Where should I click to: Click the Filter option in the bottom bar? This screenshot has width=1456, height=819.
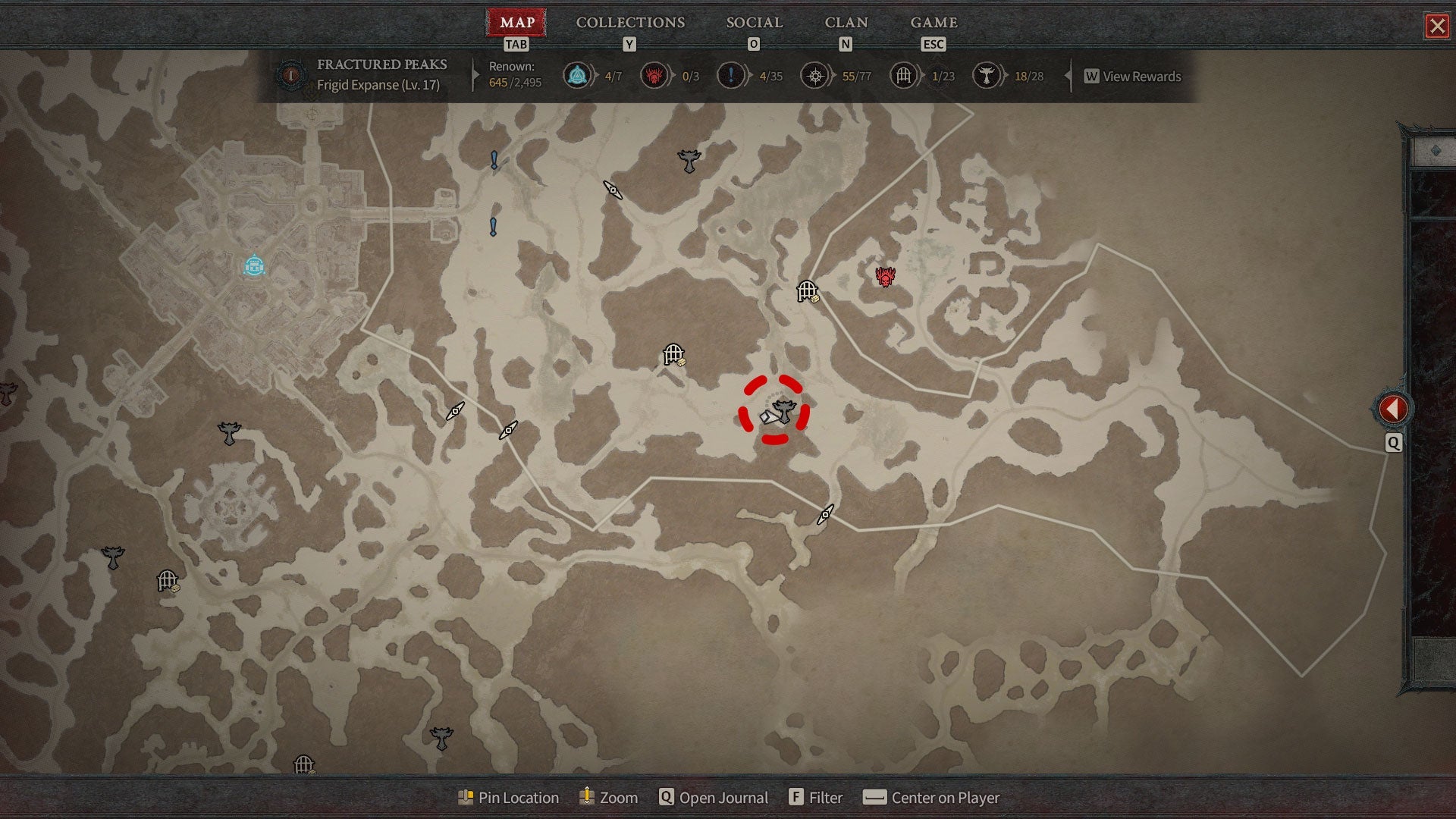pos(816,798)
